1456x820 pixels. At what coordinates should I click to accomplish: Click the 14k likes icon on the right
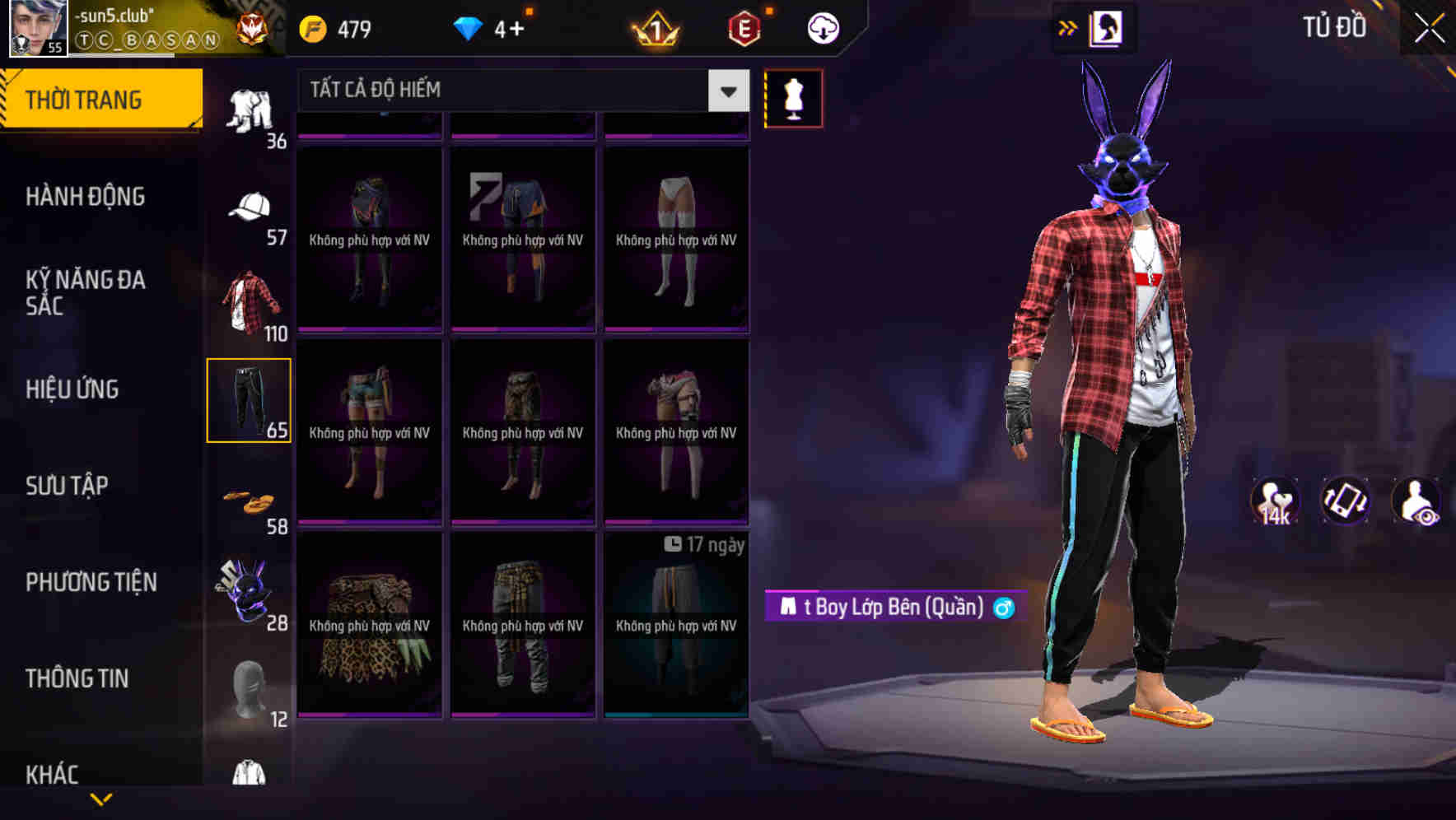point(1275,502)
